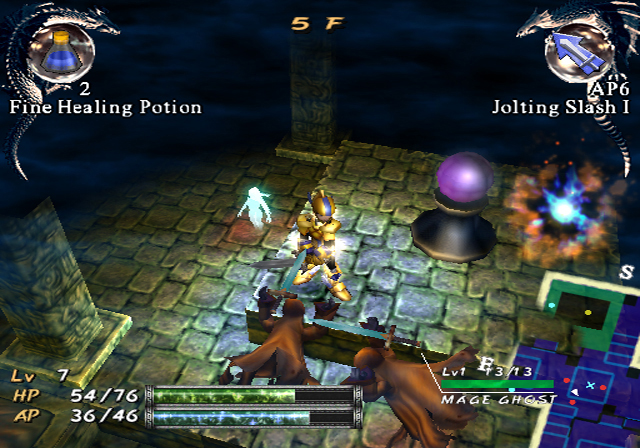Open the dungeon minimap
Viewport: 640px width, 448px height.
coord(590,360)
